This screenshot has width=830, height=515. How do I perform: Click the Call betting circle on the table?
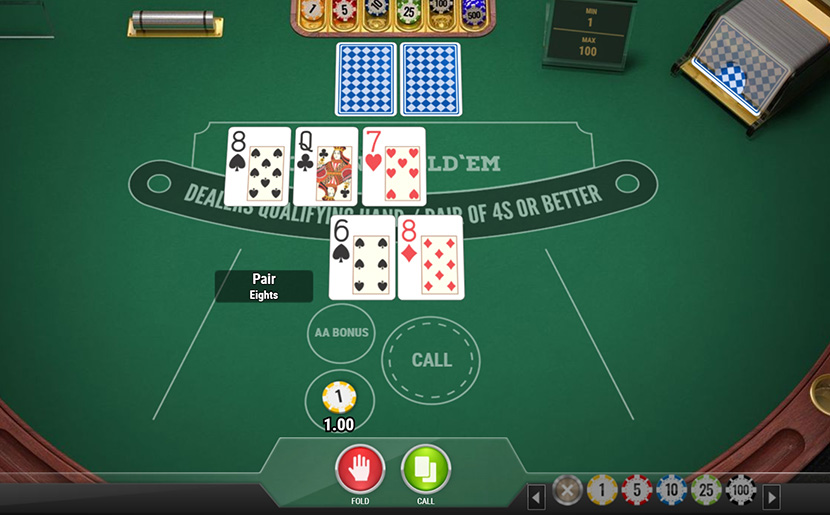[431, 360]
